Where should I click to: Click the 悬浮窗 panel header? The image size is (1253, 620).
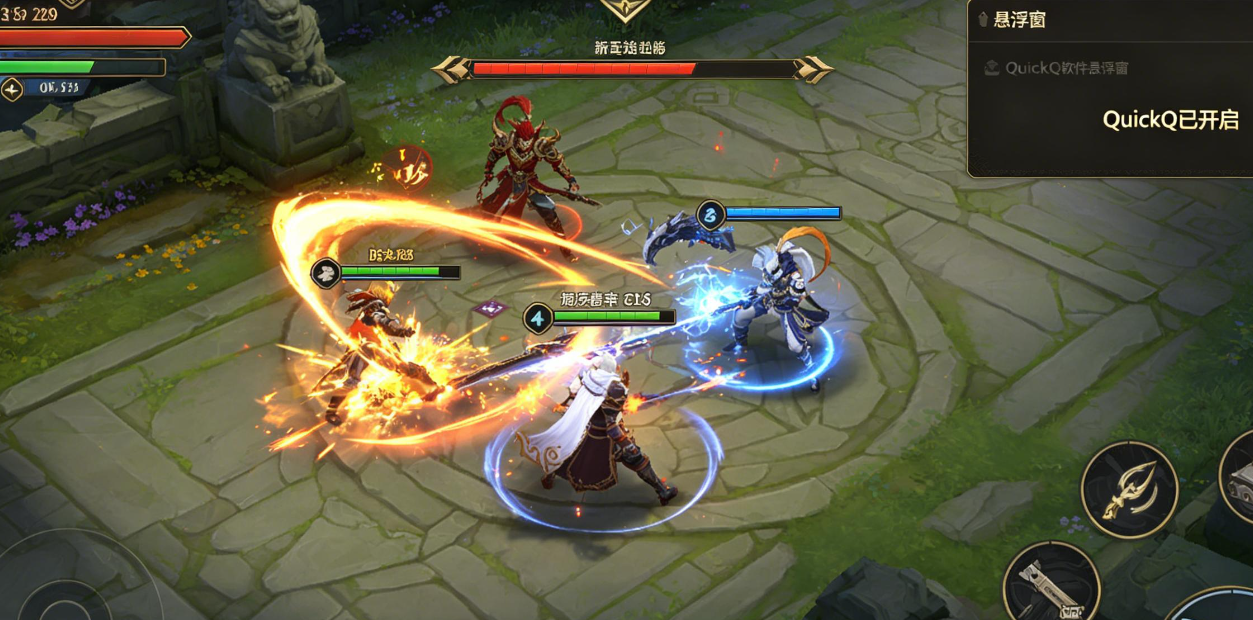[x=1020, y=20]
